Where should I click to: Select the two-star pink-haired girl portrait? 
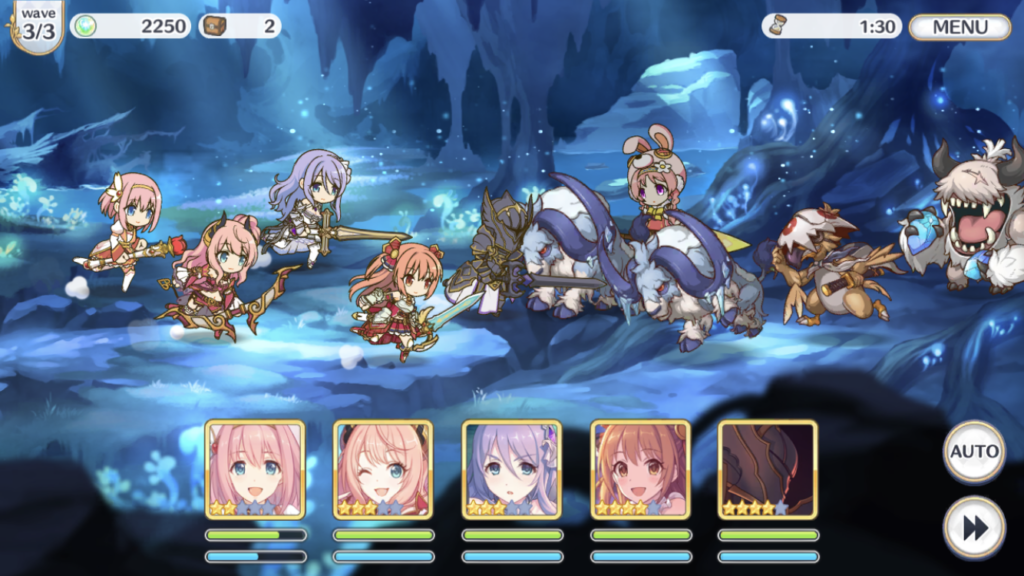pos(255,469)
